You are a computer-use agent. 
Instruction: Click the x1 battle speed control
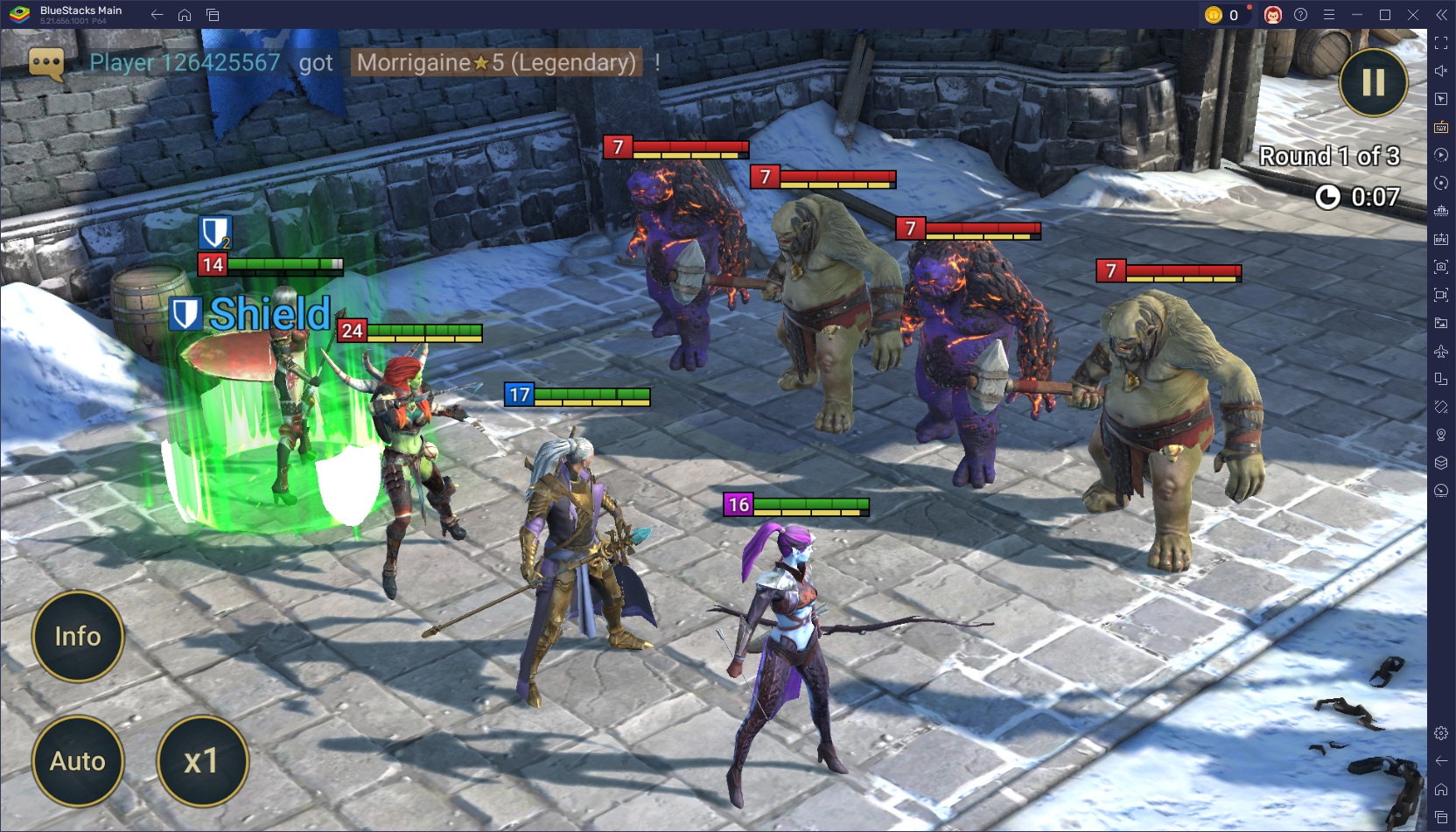click(x=202, y=761)
